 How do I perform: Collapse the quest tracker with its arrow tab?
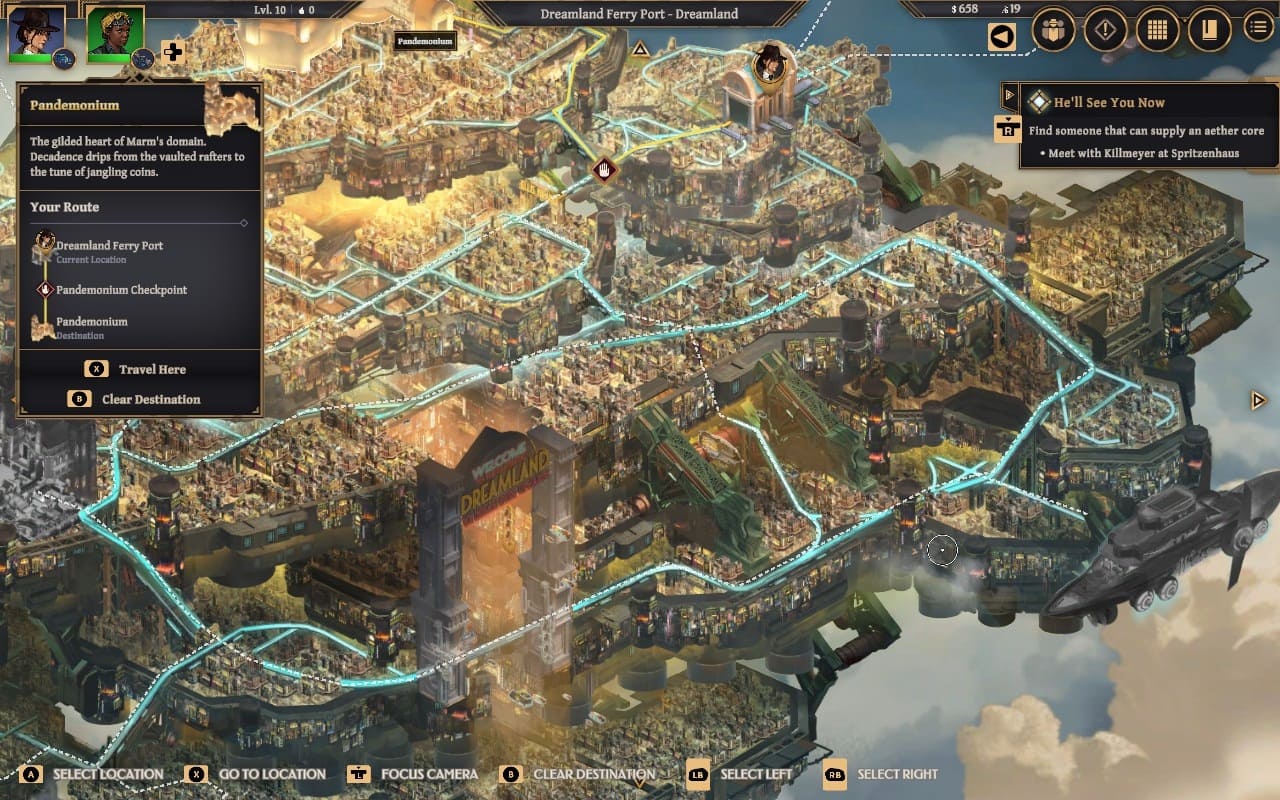point(1009,96)
